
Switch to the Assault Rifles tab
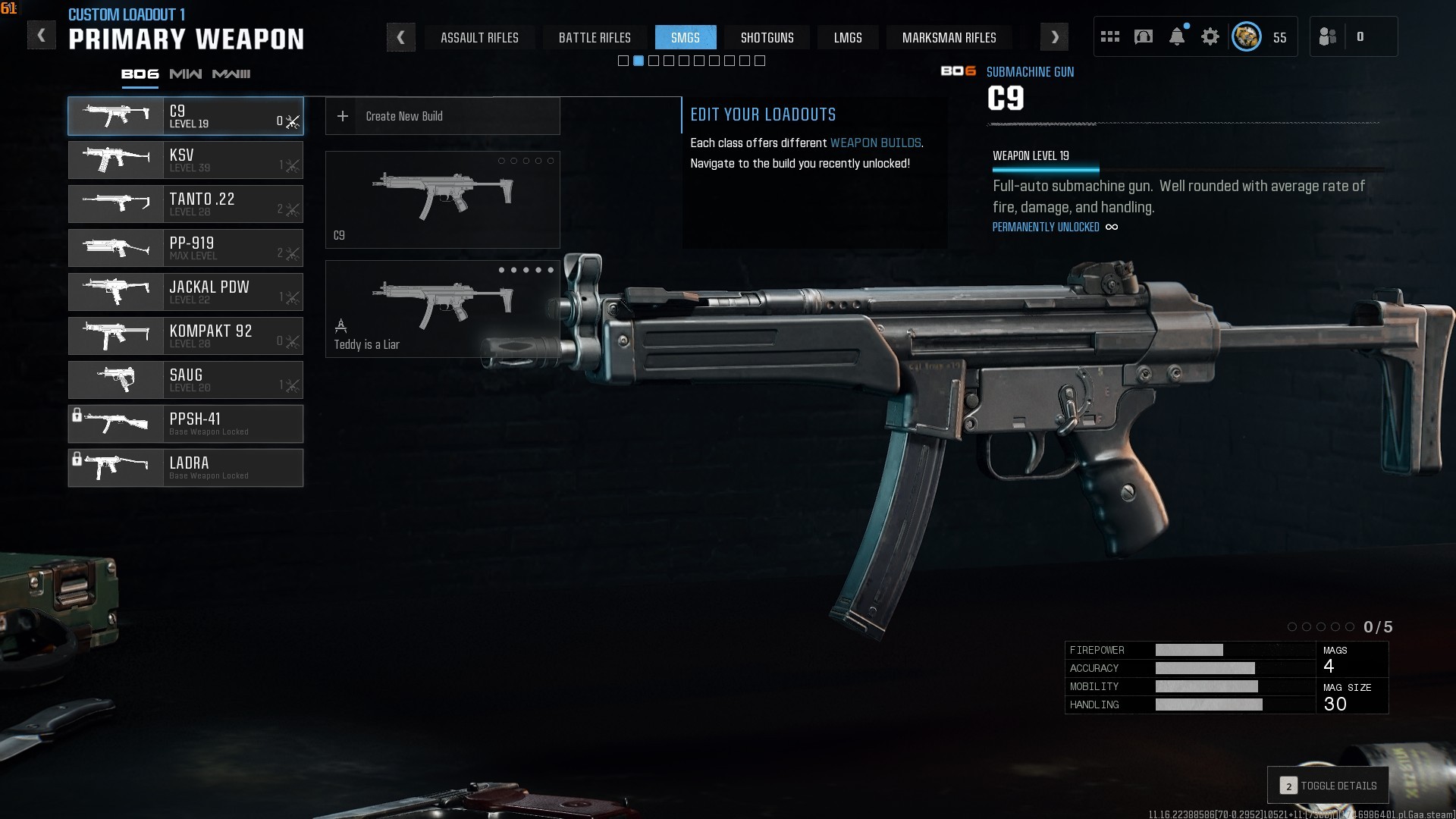[479, 38]
